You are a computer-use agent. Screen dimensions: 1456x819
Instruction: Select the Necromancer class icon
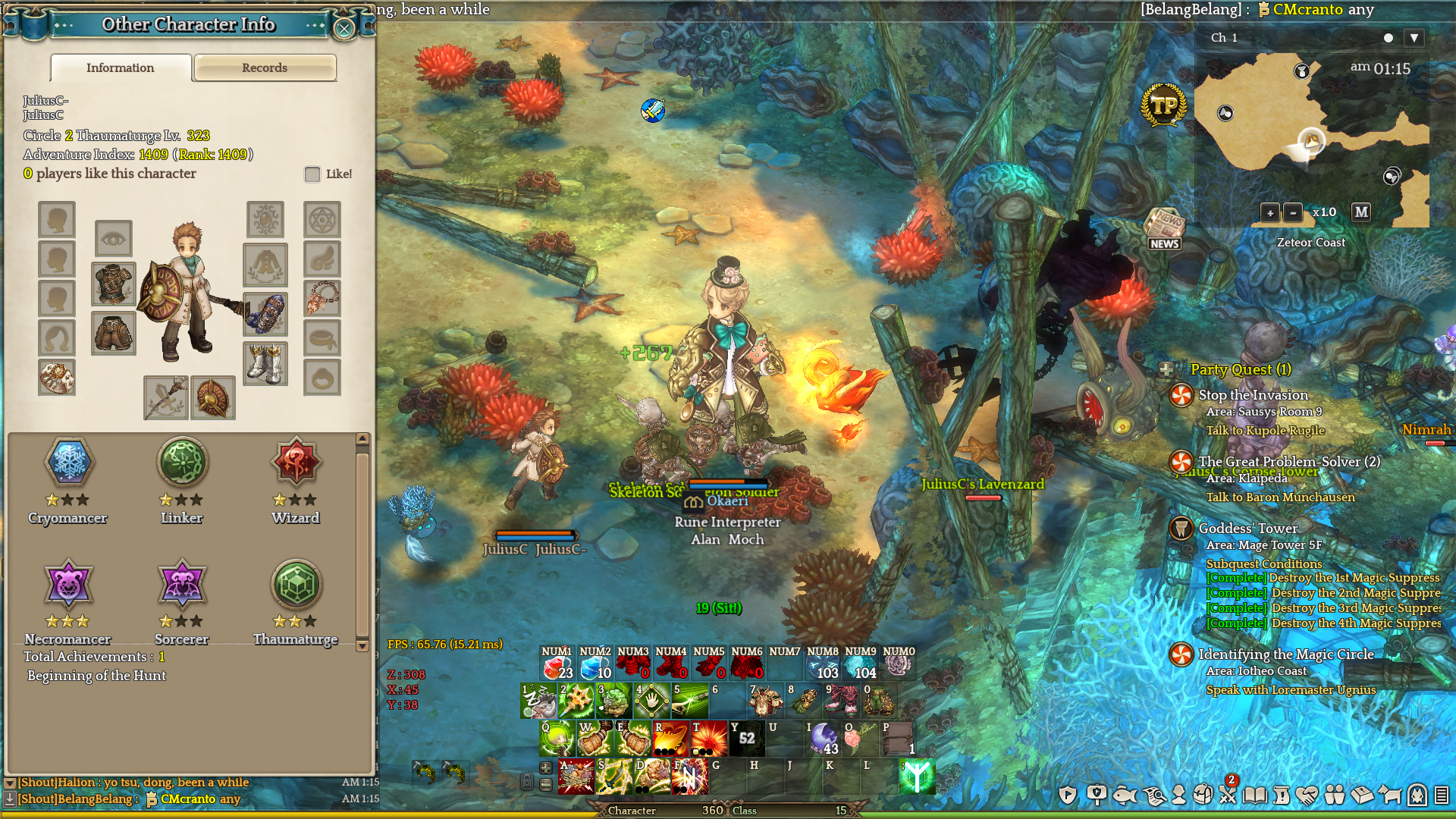tap(69, 585)
